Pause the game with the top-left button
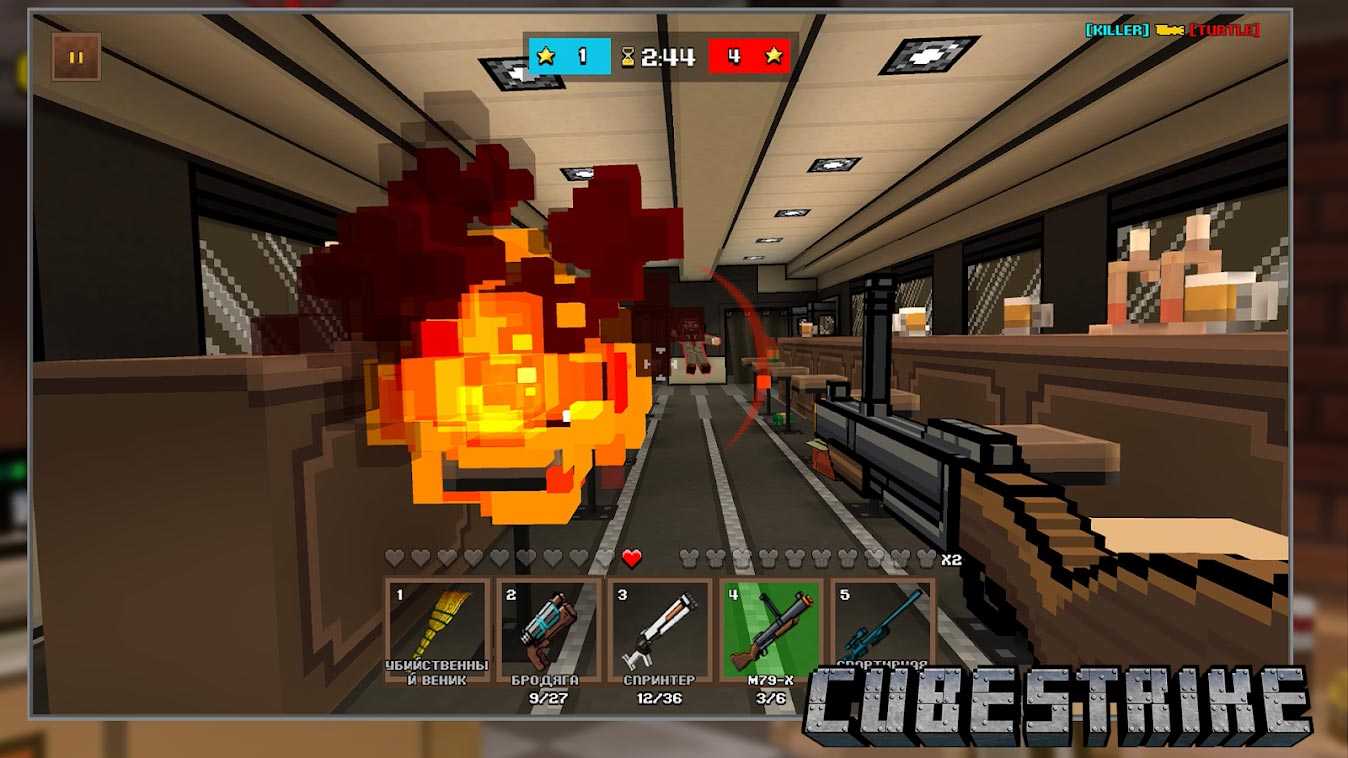This screenshot has width=1348, height=758. (76, 57)
